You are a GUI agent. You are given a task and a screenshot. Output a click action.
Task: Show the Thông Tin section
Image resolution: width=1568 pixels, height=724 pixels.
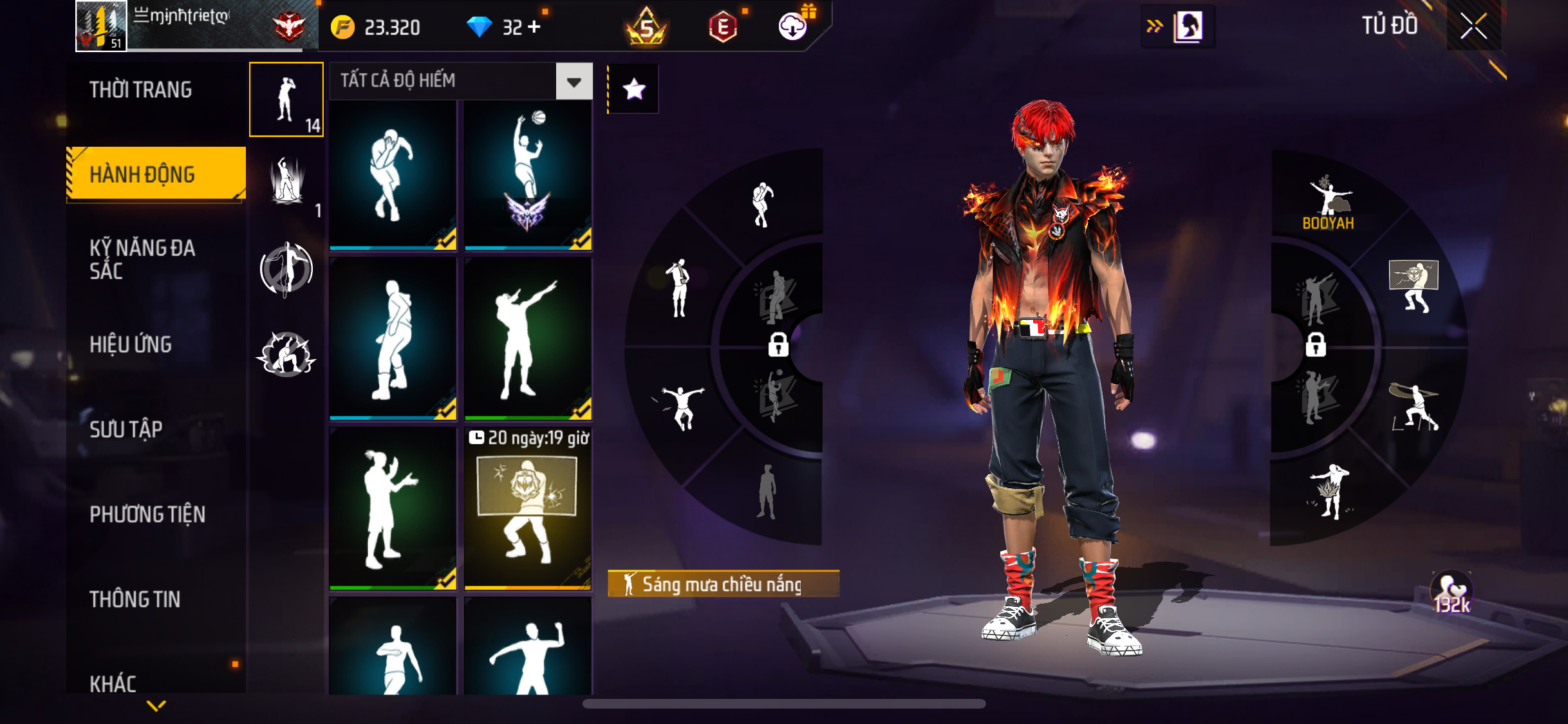pos(135,599)
